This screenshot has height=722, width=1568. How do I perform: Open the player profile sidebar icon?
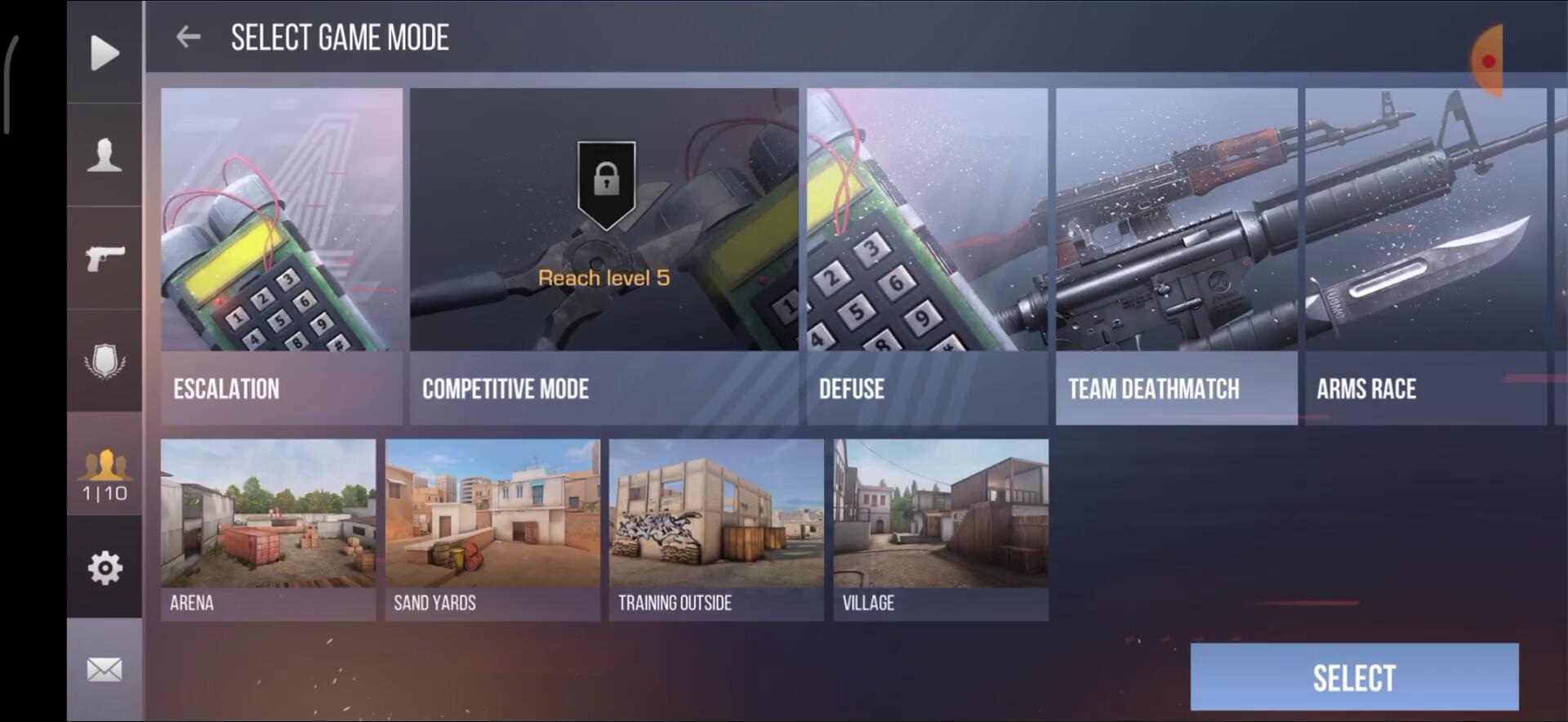pos(105,155)
